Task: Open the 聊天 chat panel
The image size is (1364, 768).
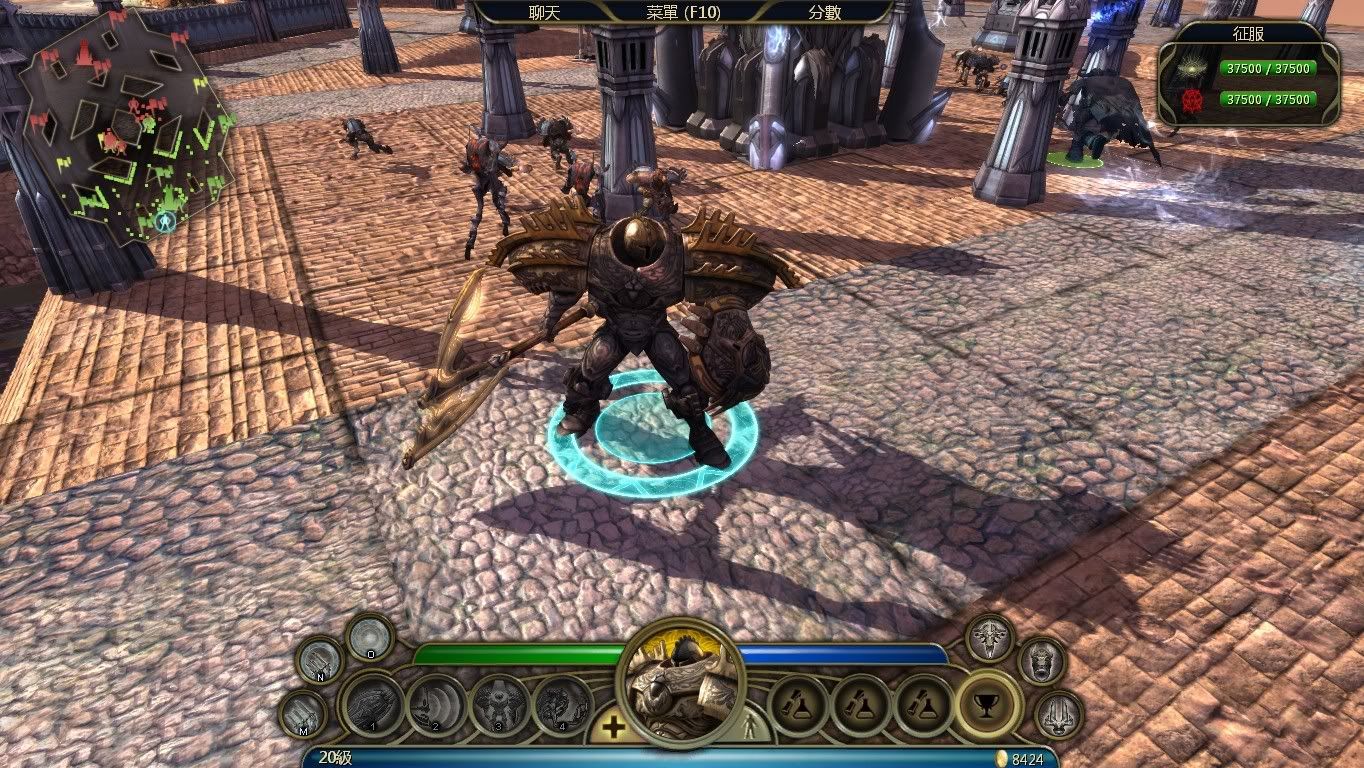Action: click(545, 12)
